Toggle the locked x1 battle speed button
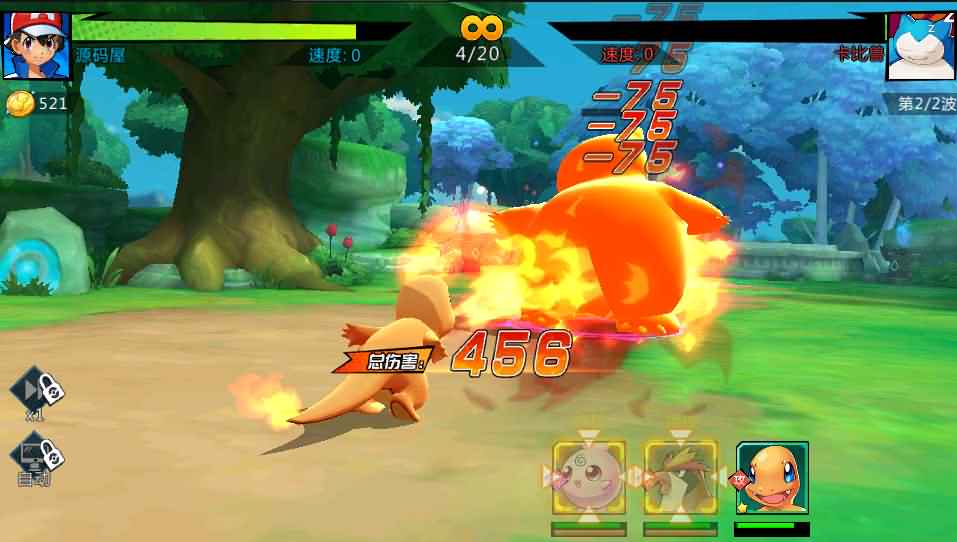957x542 pixels. (37, 390)
